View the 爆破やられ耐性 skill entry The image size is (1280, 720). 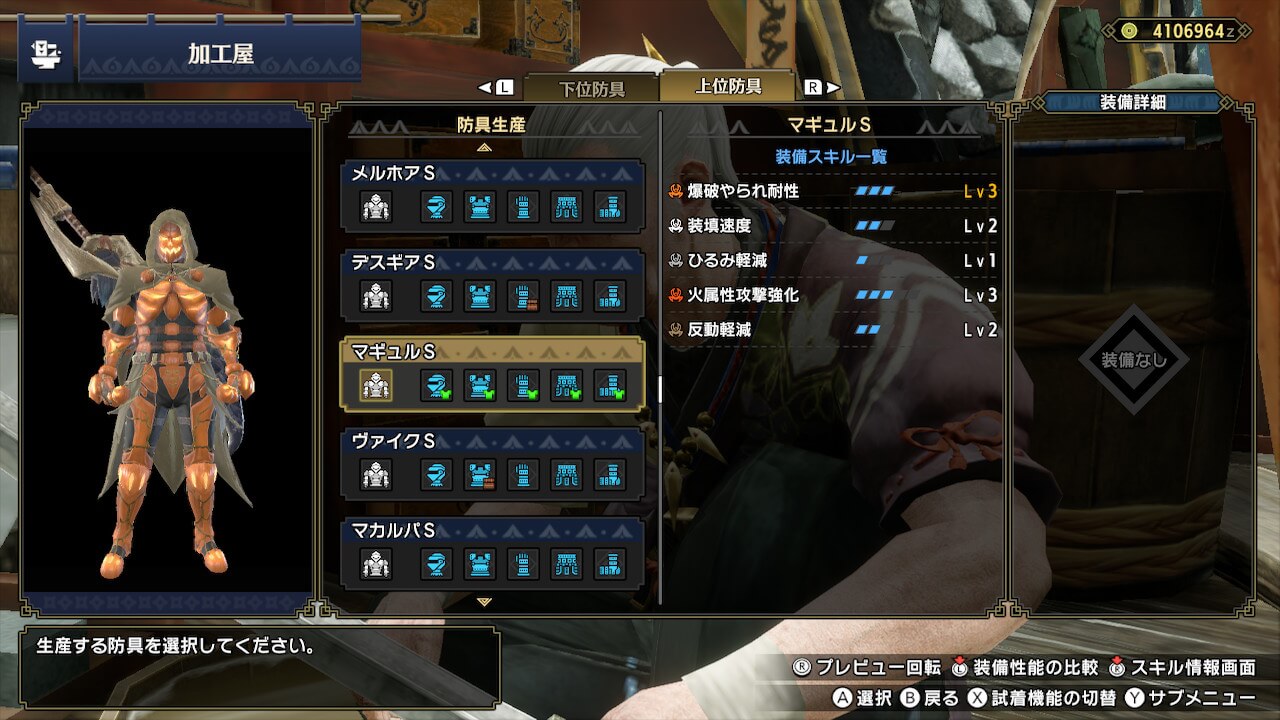[x=833, y=191]
